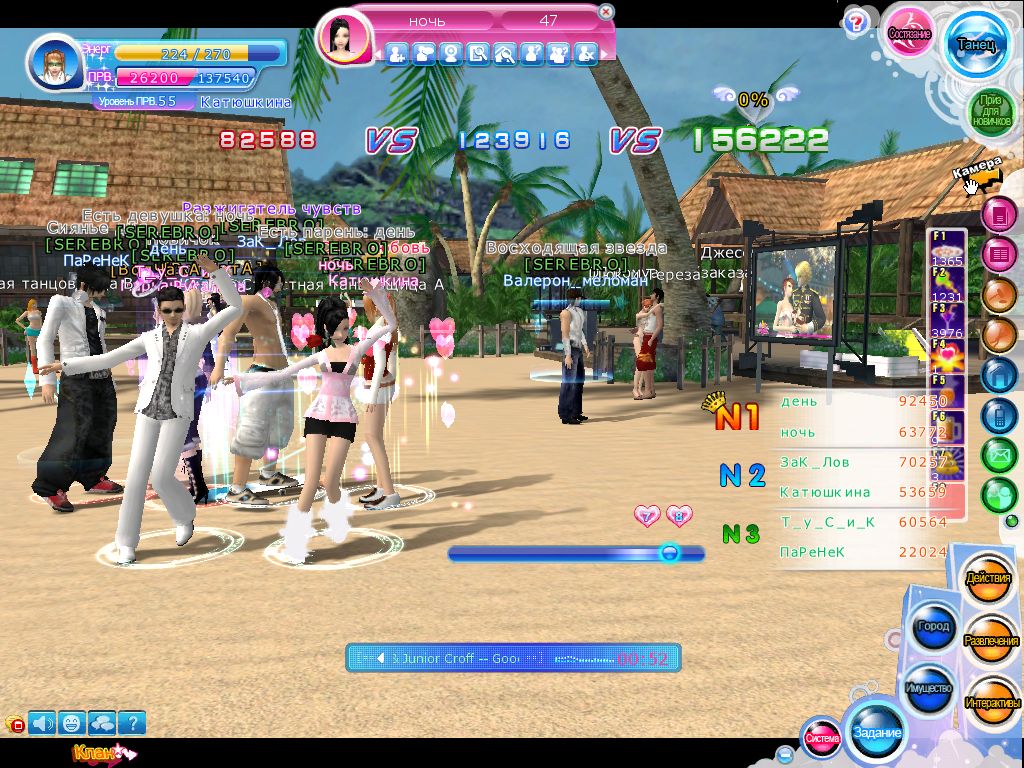The height and width of the screenshot is (768, 1024).
Task: Open the blue mobile phone icon
Action: coord(998,415)
